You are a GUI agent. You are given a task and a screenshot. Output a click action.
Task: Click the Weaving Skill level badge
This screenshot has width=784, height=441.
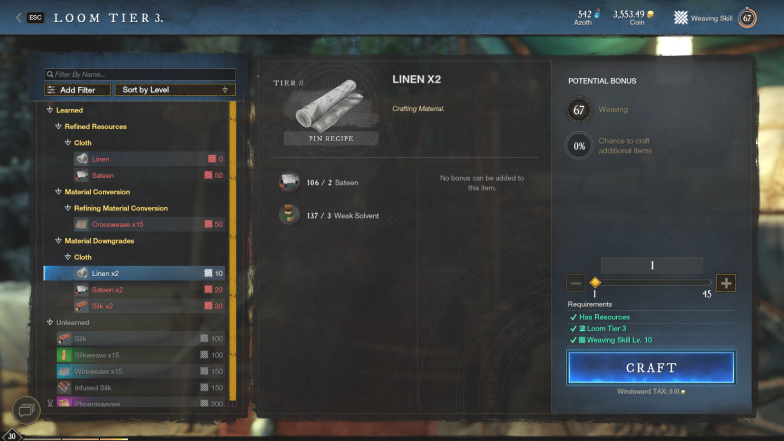746,17
